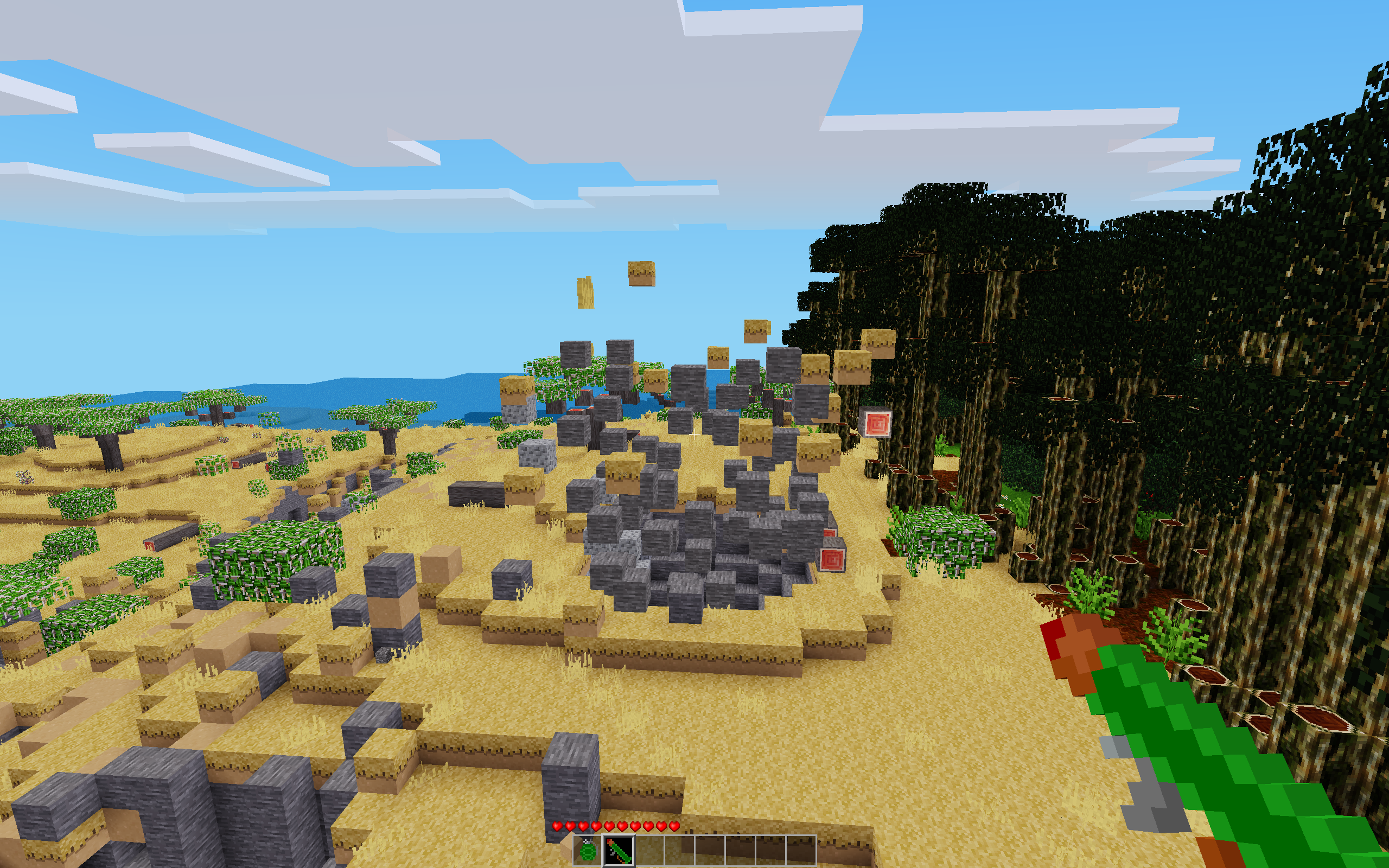Select the green grenade hotbar slot
Screen dimensions: 1389x868
pyautogui.click(x=588, y=850)
